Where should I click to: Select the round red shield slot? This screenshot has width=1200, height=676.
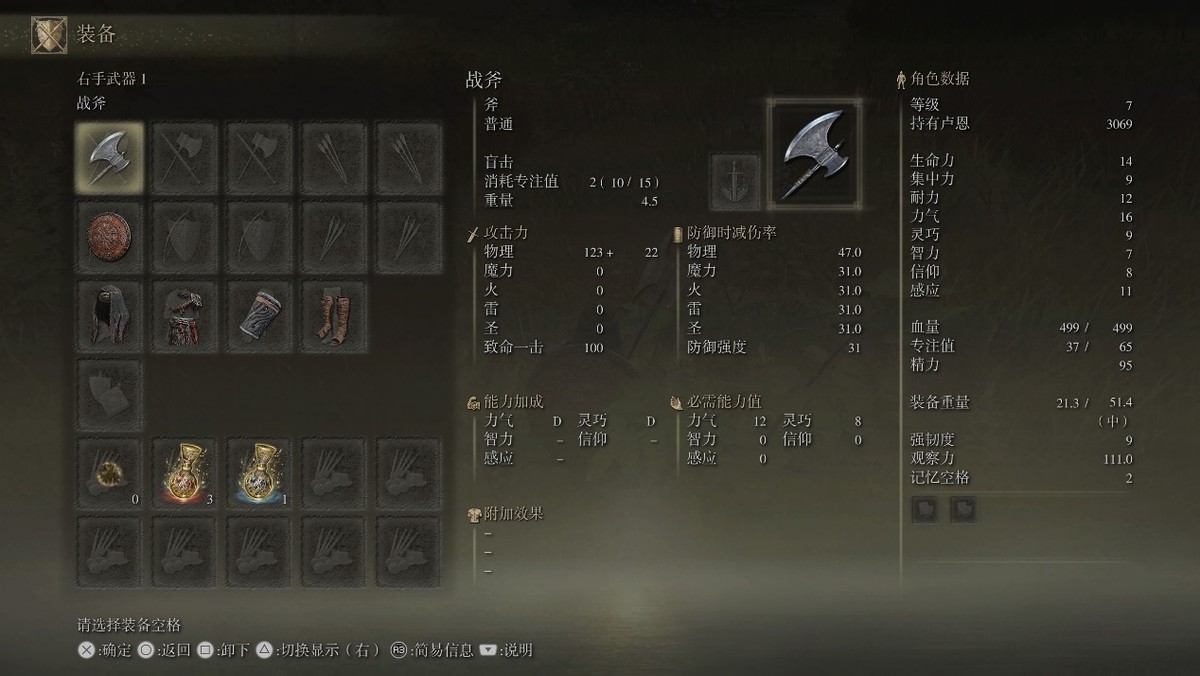110,235
